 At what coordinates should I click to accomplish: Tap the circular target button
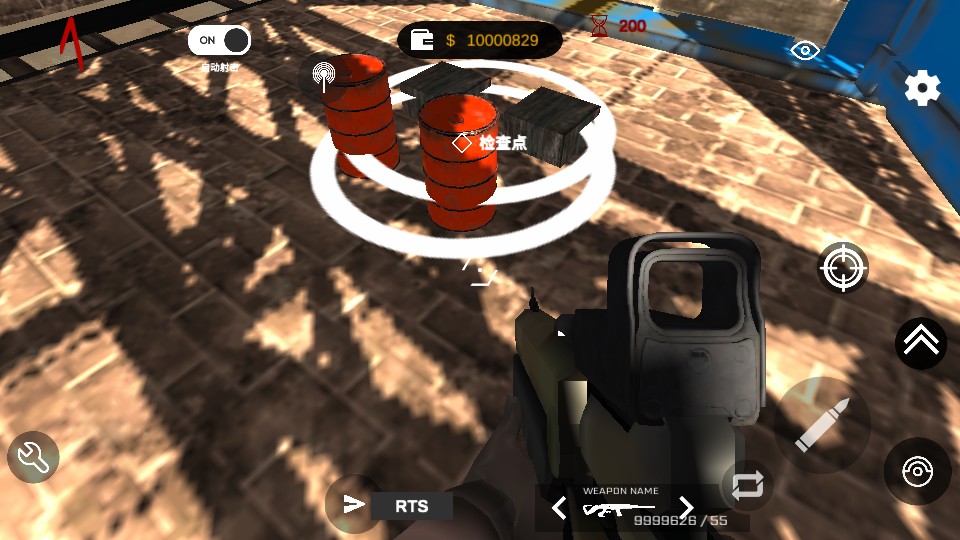[x=917, y=471]
